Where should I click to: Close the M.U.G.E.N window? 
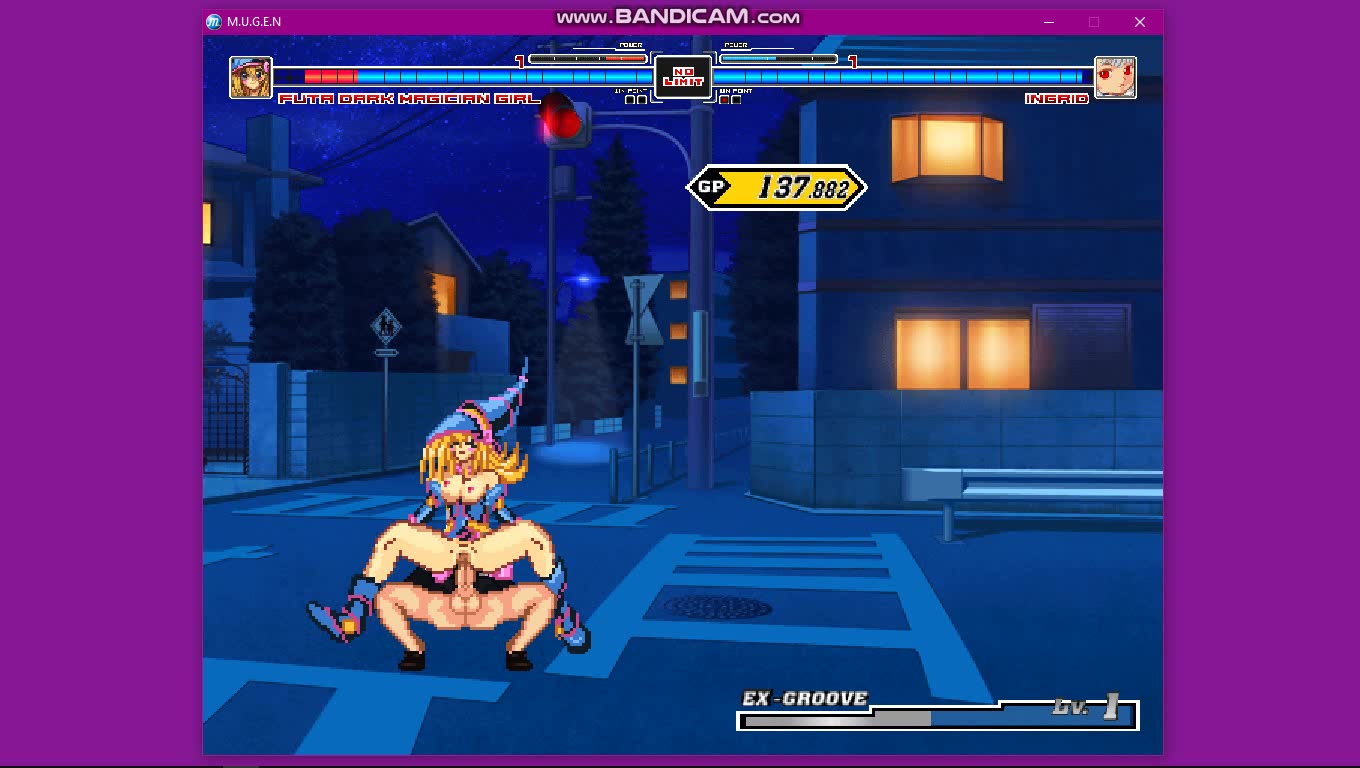click(x=1139, y=22)
